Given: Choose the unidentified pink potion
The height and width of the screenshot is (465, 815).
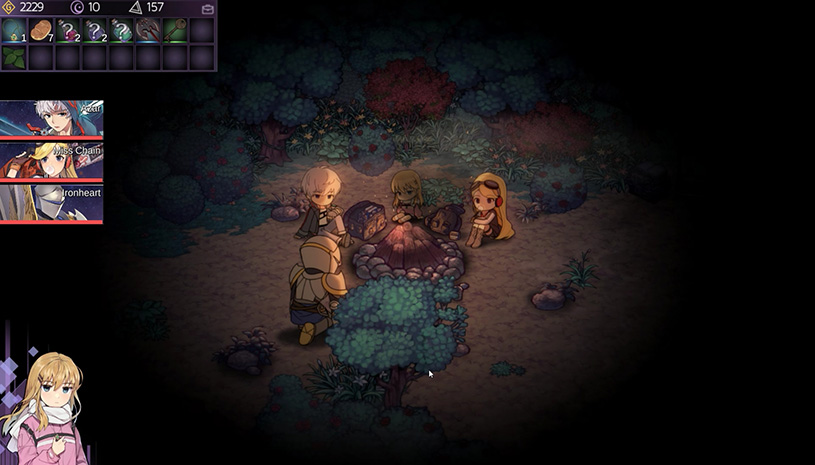Looking at the screenshot, I should (x=68, y=30).
